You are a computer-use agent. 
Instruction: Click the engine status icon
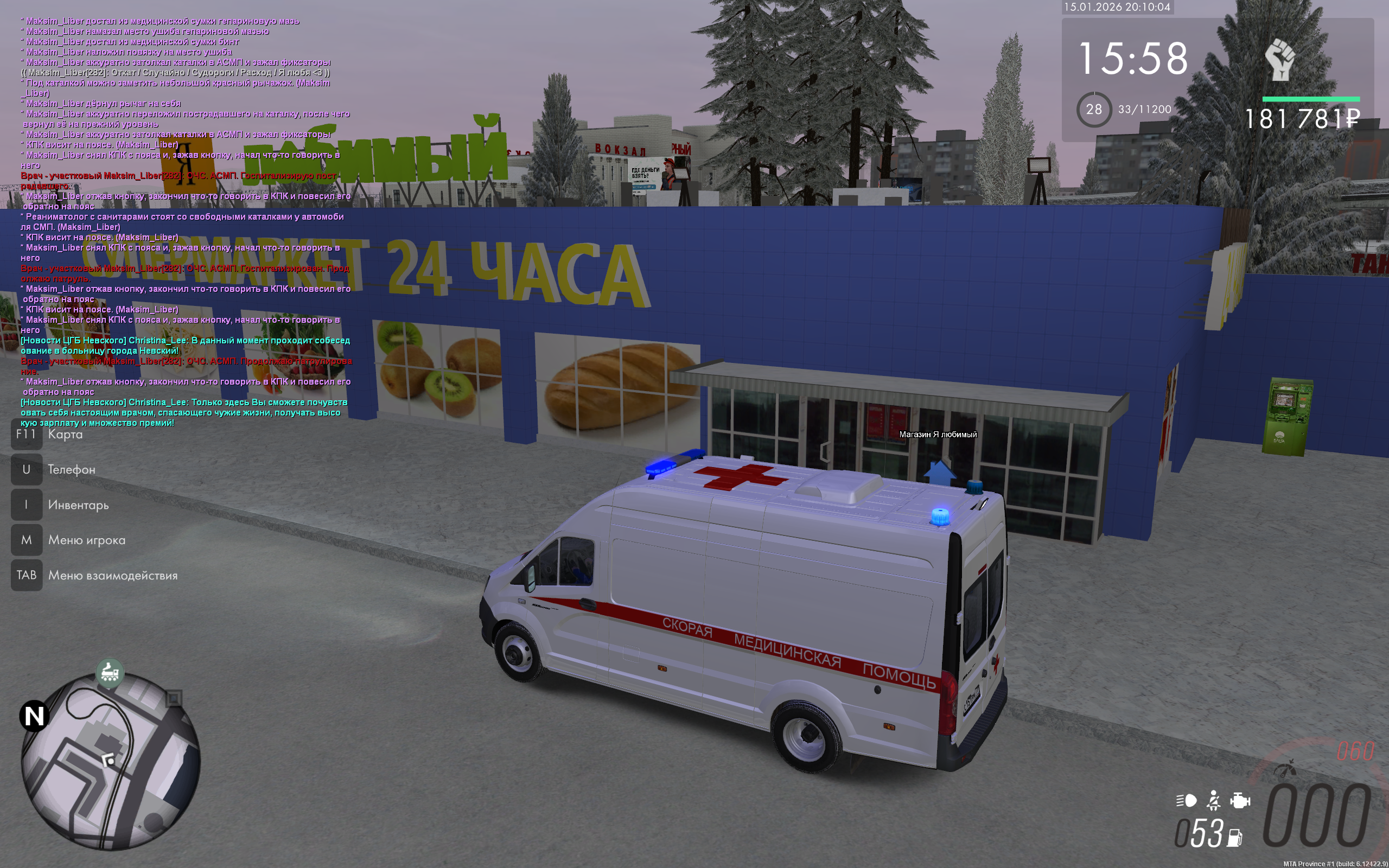tap(1240, 800)
